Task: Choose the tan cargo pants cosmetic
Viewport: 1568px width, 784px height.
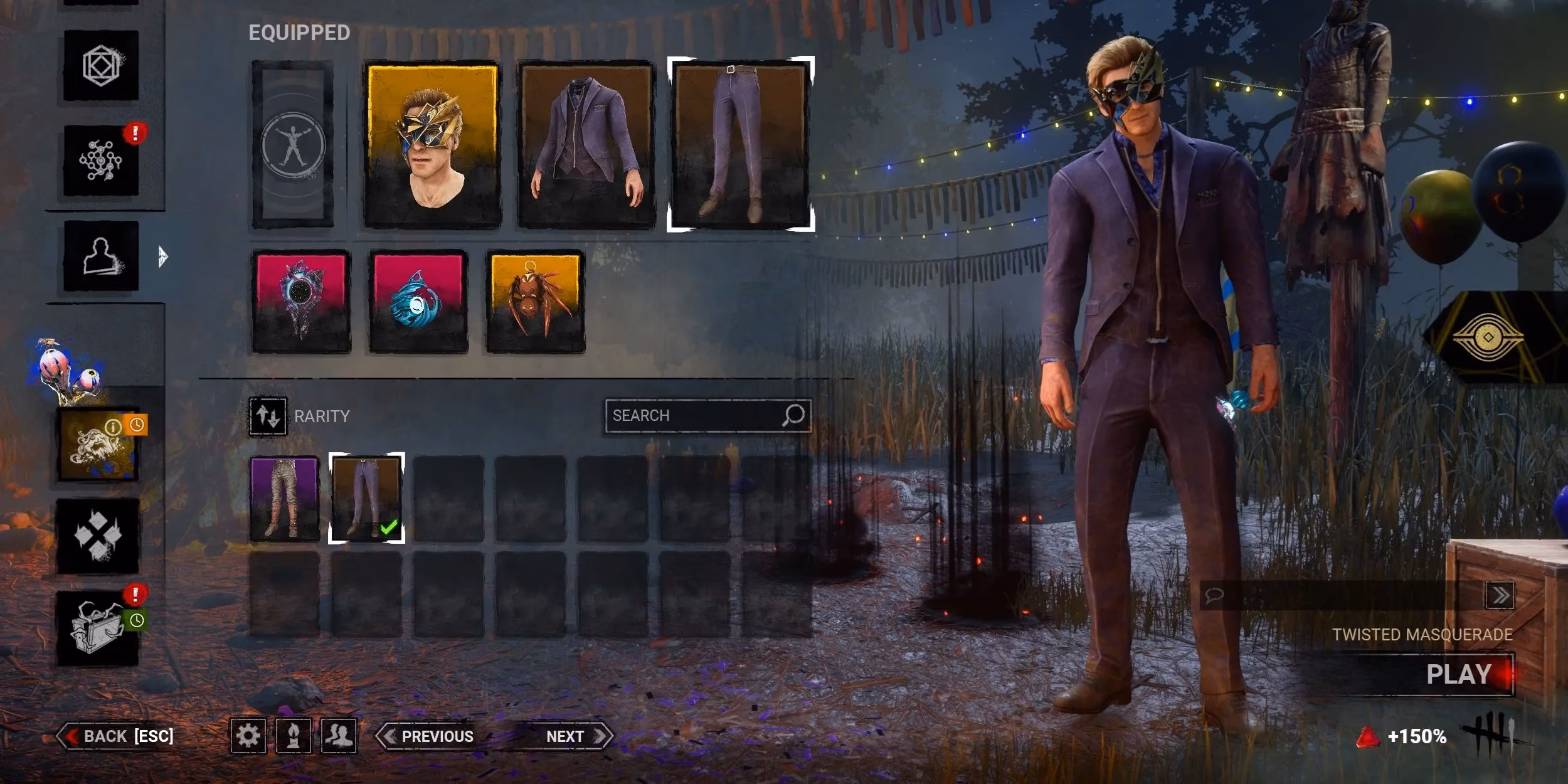Action: [x=285, y=499]
